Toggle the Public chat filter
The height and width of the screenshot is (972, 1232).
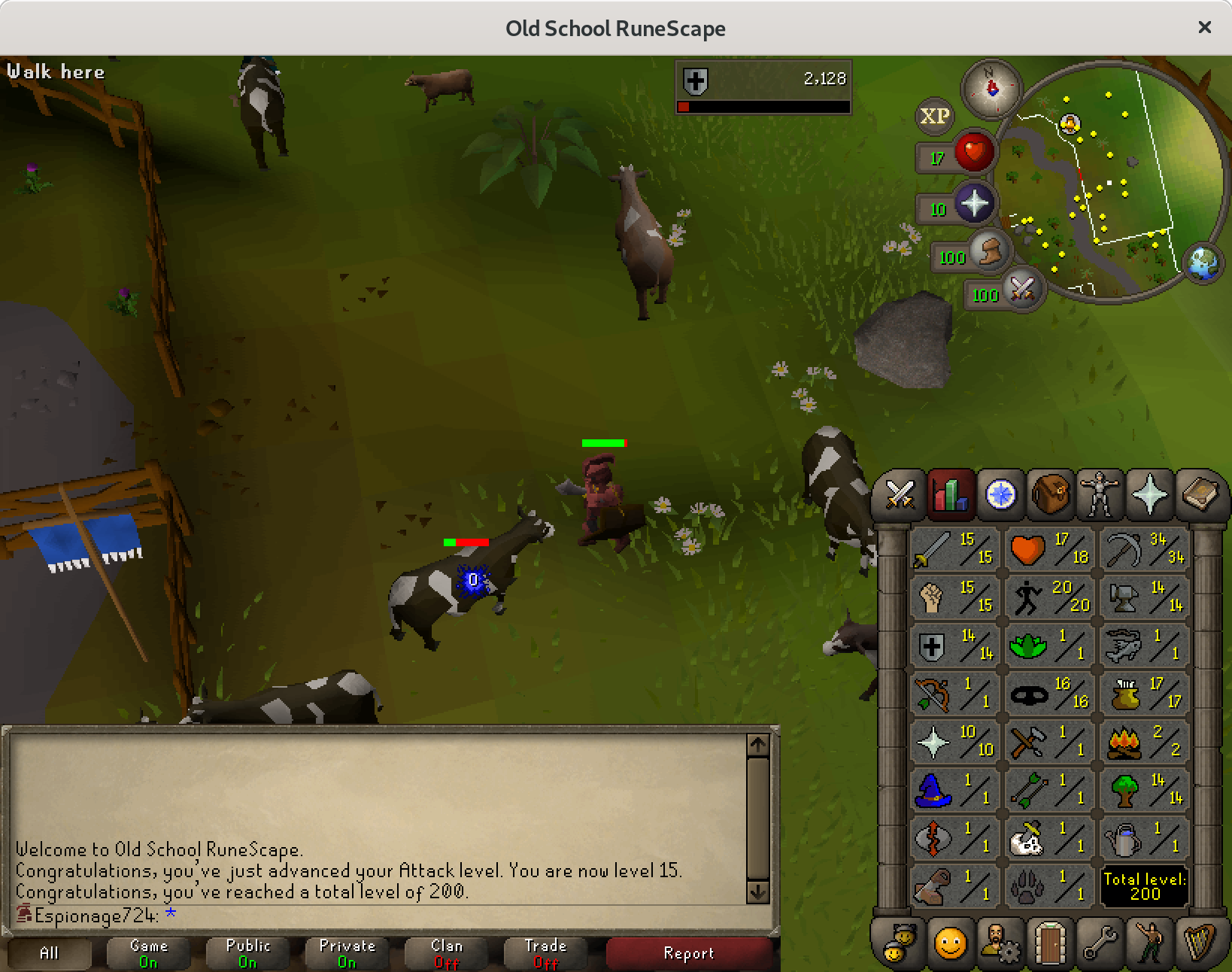tap(247, 953)
